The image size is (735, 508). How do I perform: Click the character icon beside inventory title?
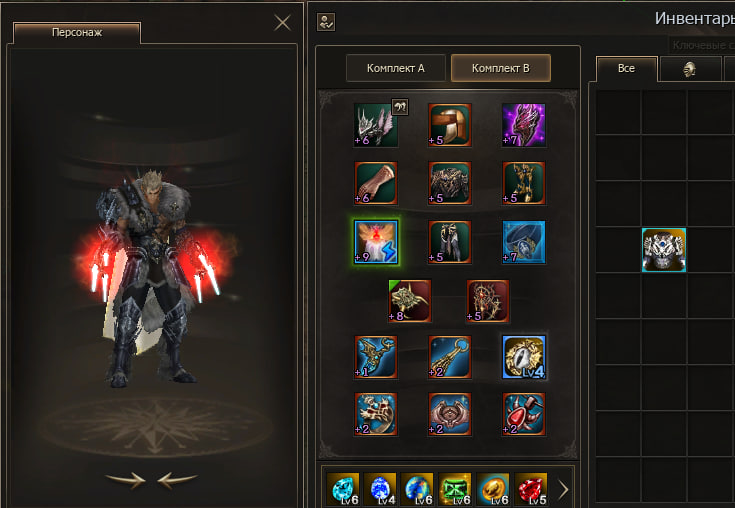(326, 21)
